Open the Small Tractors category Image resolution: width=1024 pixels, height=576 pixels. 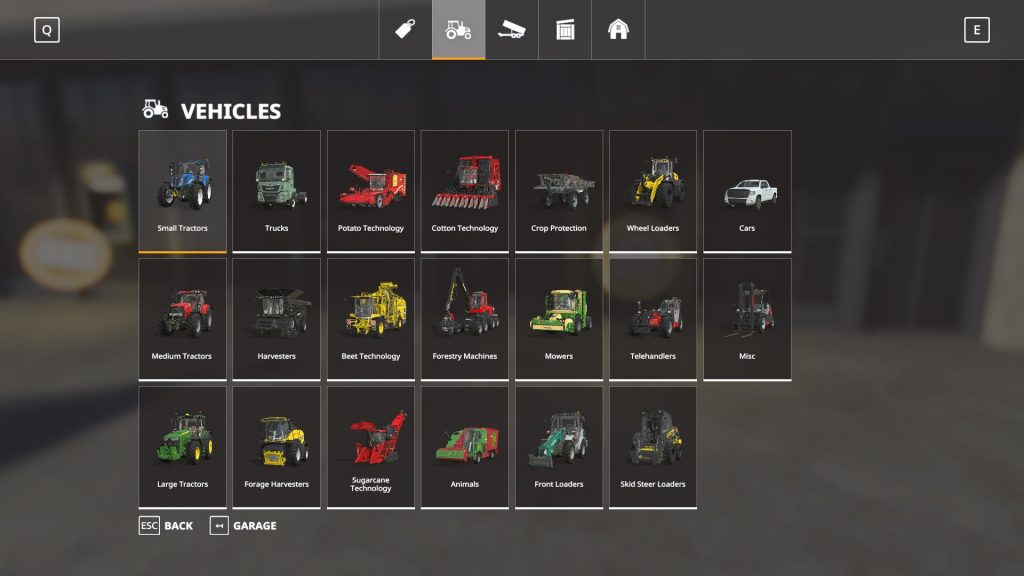click(182, 190)
